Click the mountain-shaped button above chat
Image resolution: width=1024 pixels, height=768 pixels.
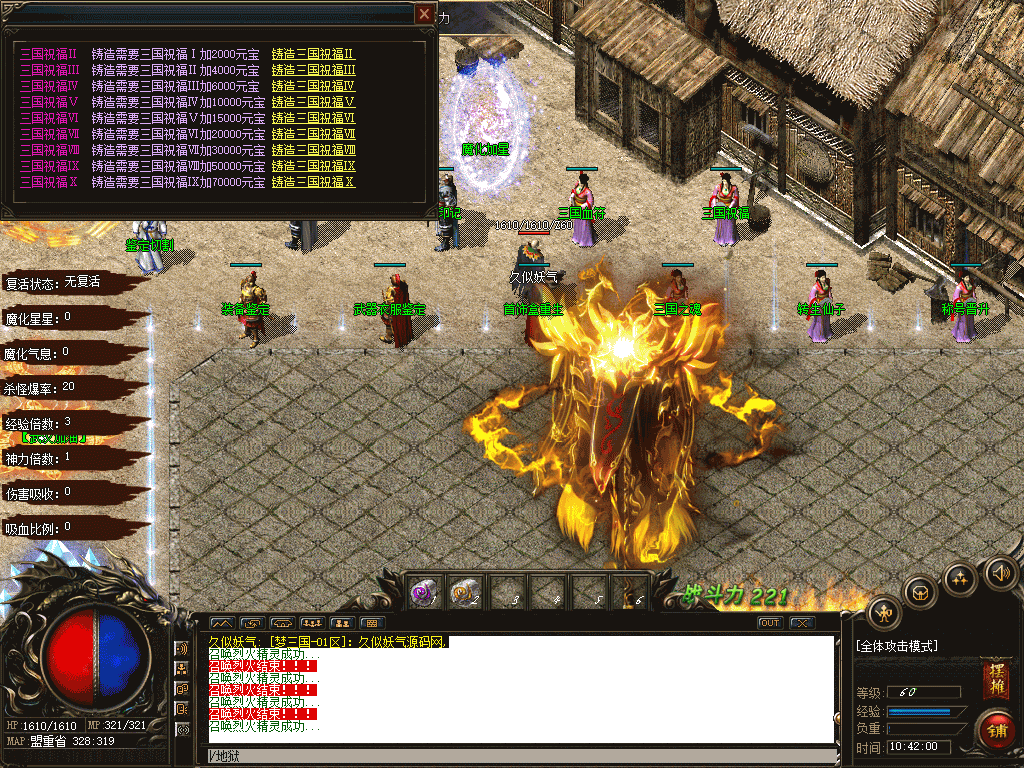pos(221,623)
